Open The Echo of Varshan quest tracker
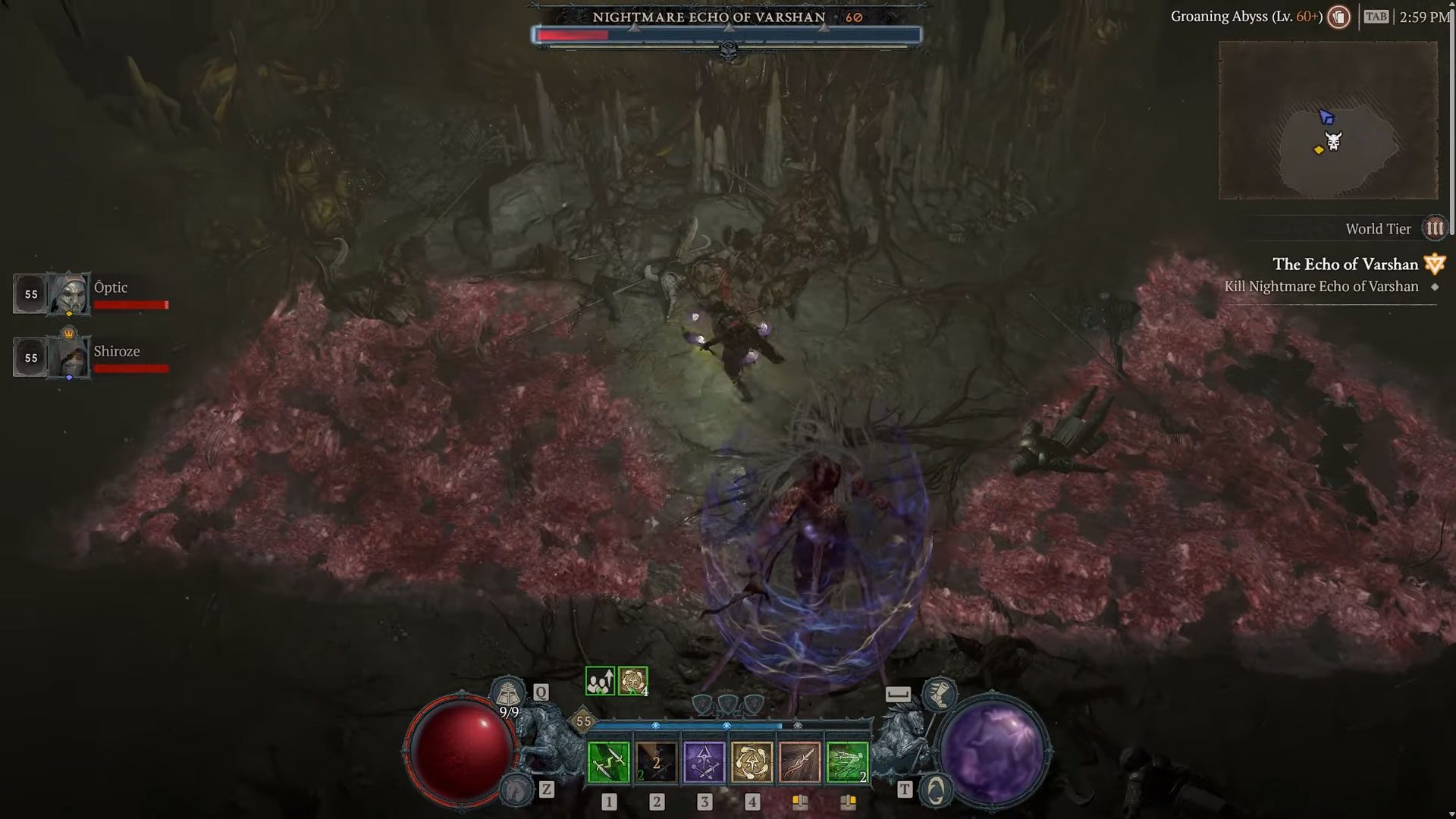The image size is (1456, 819). (1345, 265)
